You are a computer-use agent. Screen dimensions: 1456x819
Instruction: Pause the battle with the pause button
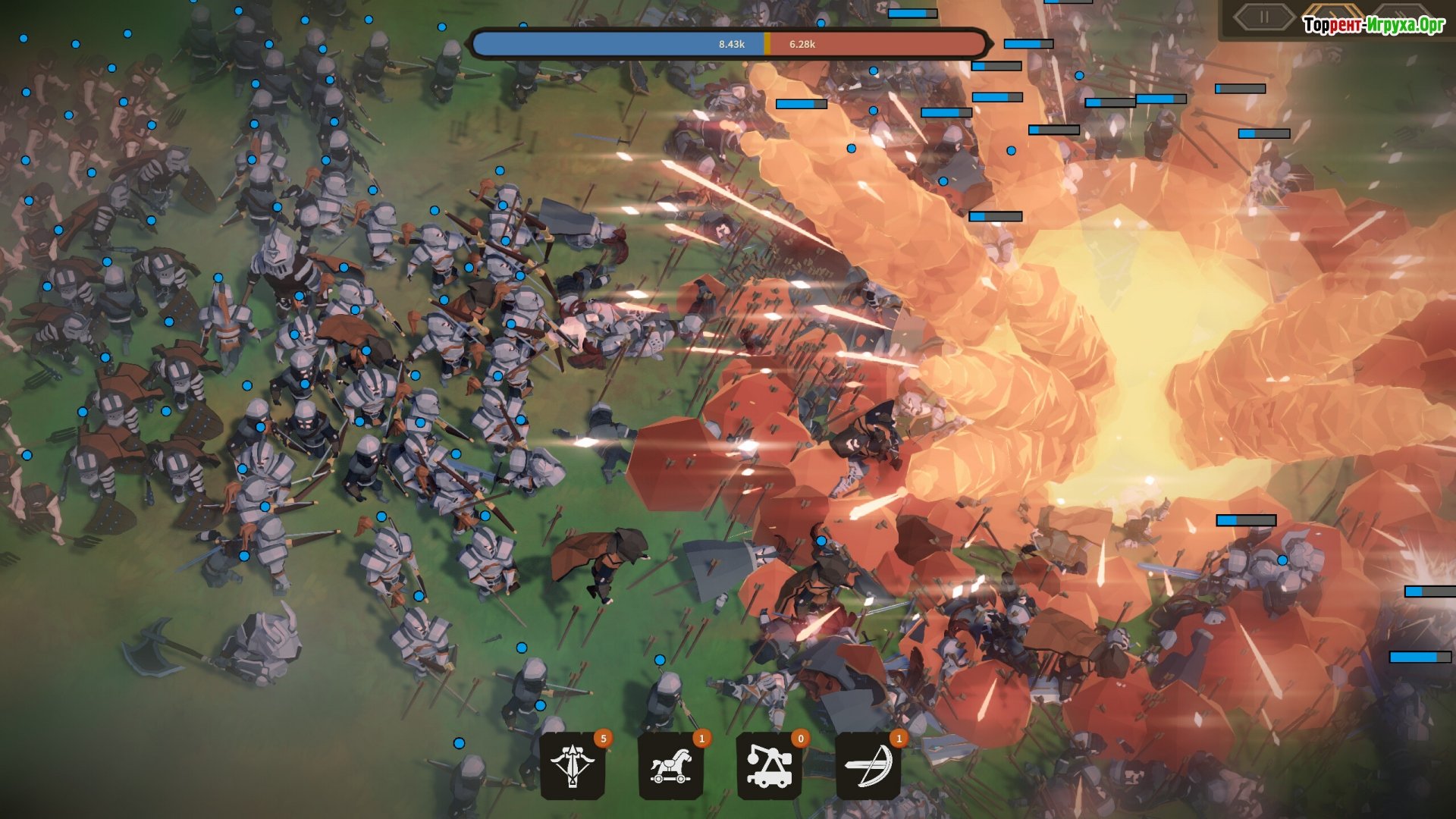point(1263,17)
